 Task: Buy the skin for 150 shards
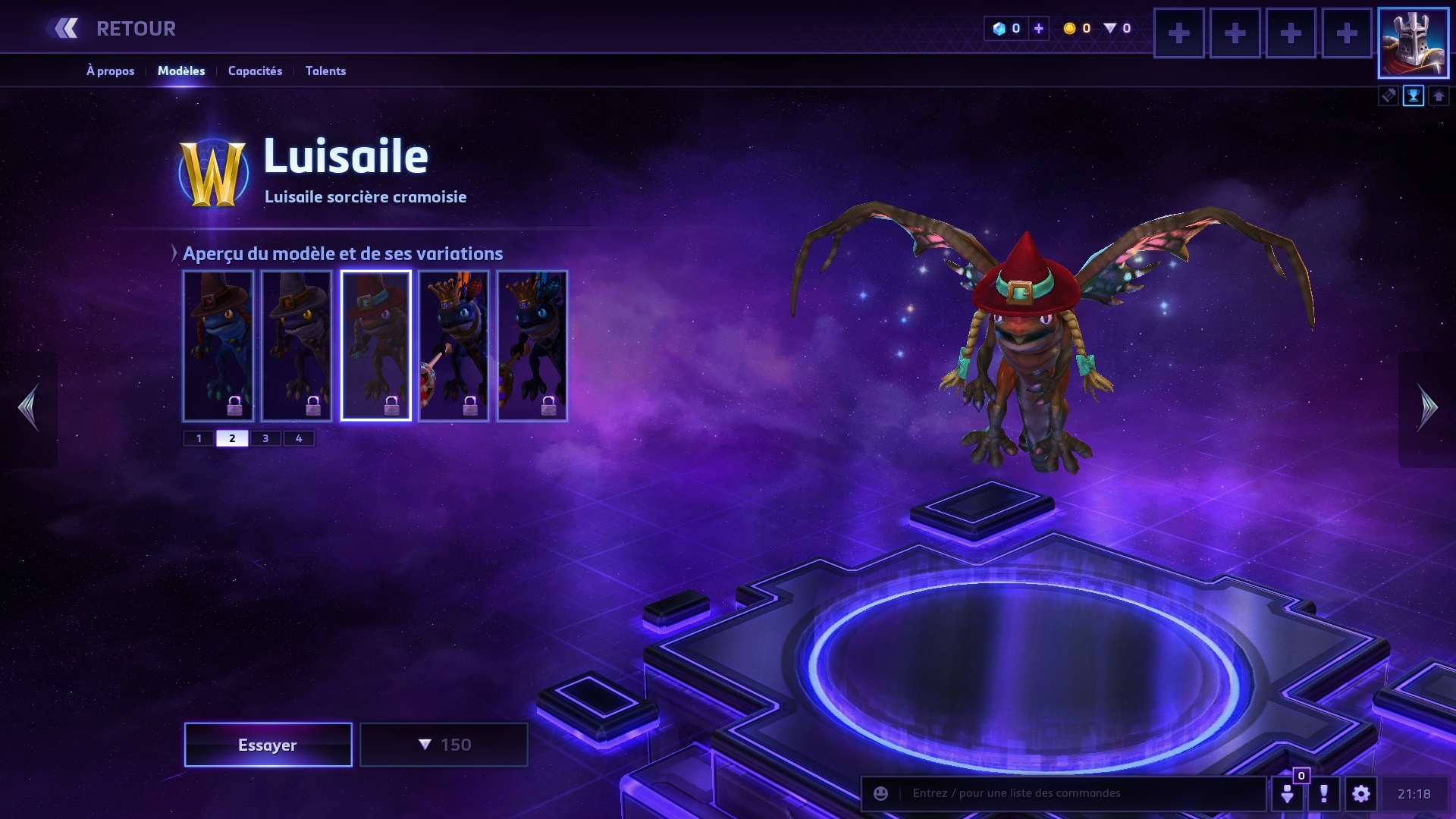pos(444,745)
